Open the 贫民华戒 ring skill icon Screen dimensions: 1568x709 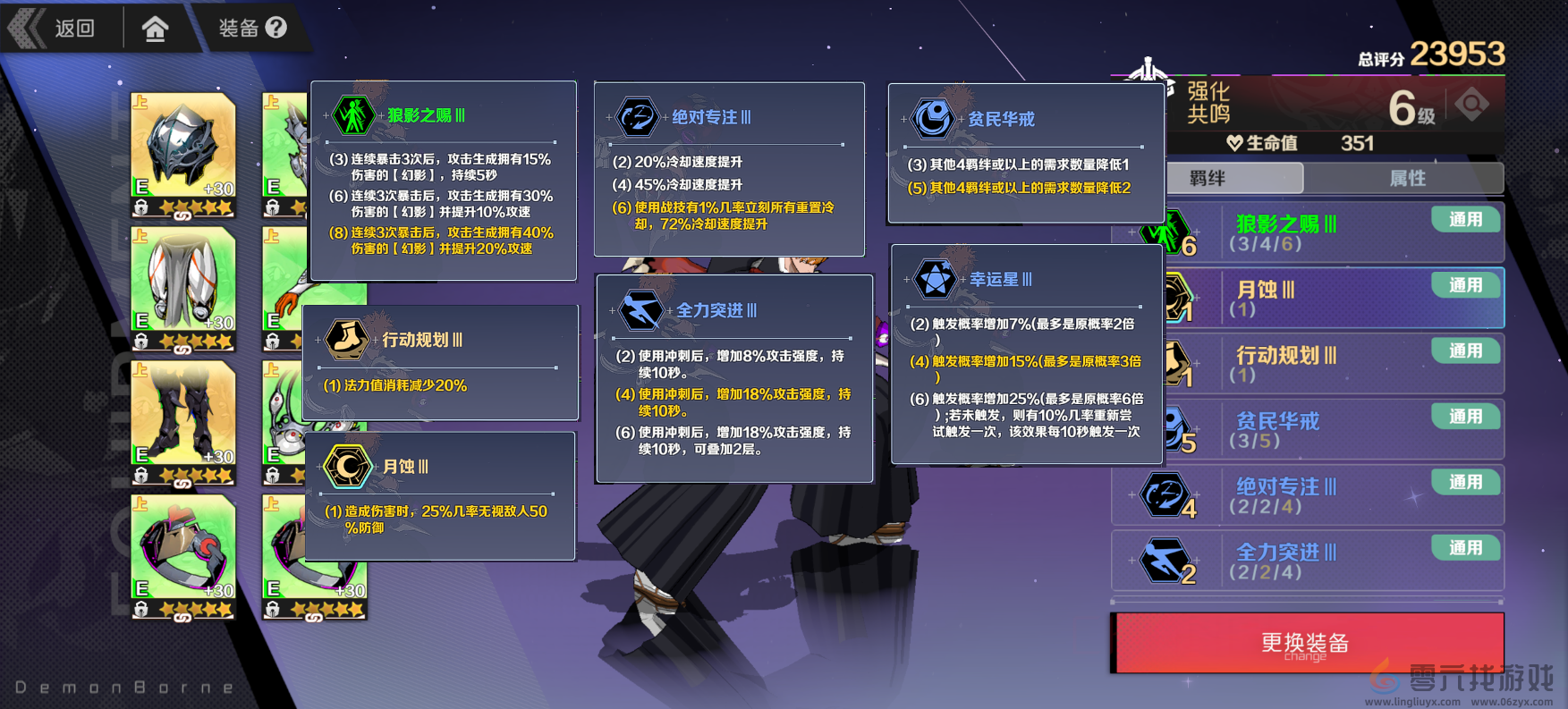point(932,117)
